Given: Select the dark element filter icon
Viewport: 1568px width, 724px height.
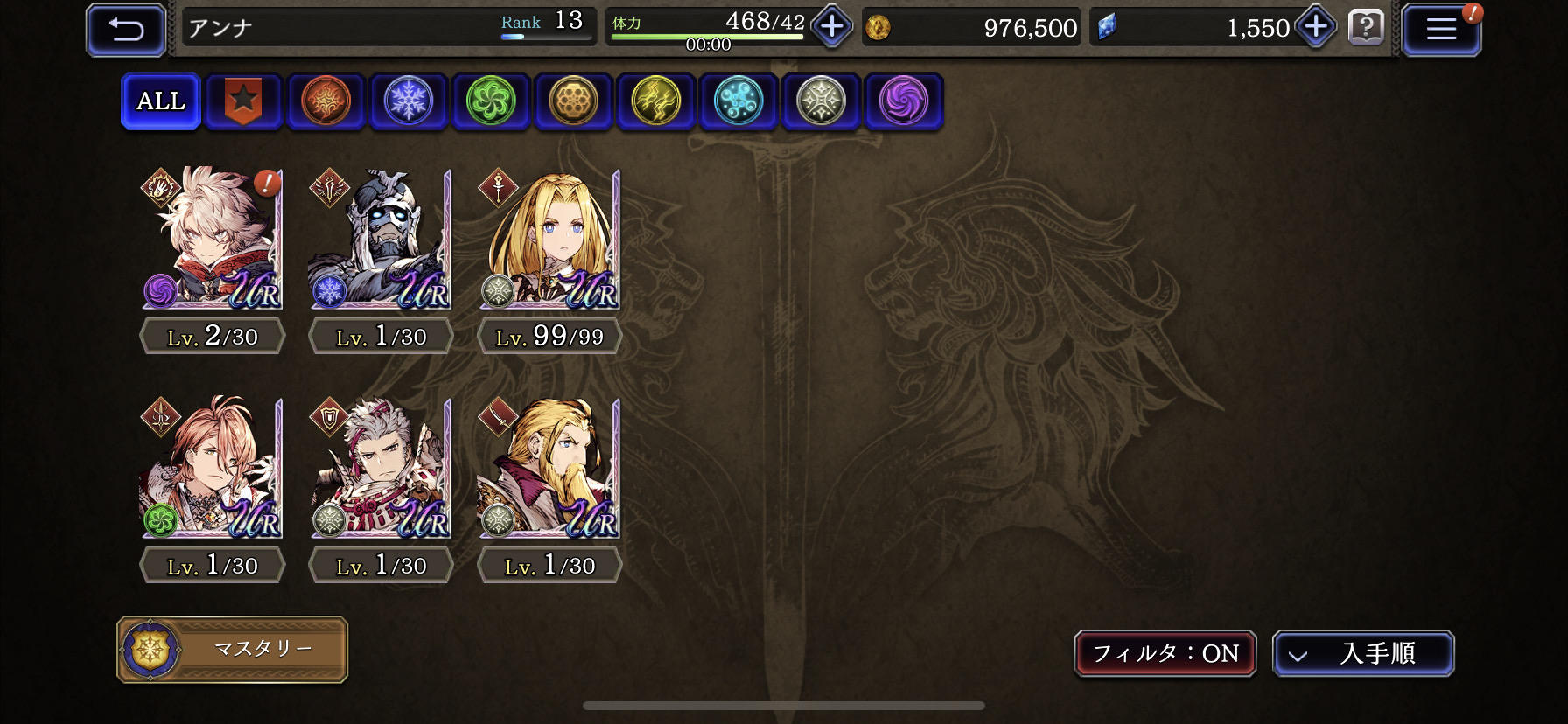Looking at the screenshot, I should [903, 101].
